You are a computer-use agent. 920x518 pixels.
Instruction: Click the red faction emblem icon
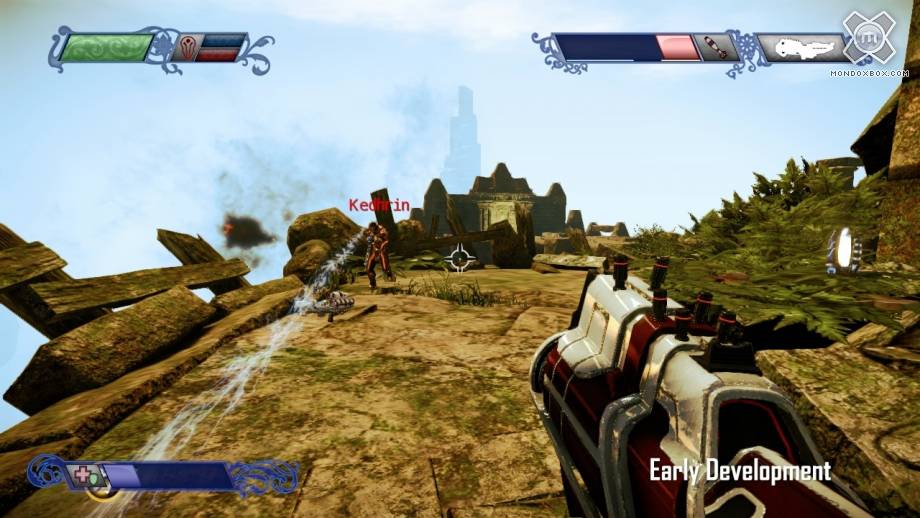click(187, 47)
